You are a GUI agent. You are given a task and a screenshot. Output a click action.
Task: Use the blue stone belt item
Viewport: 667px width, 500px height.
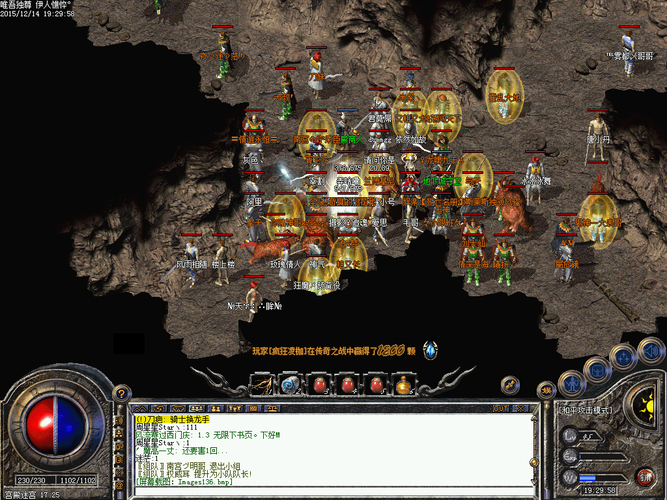coord(290,383)
